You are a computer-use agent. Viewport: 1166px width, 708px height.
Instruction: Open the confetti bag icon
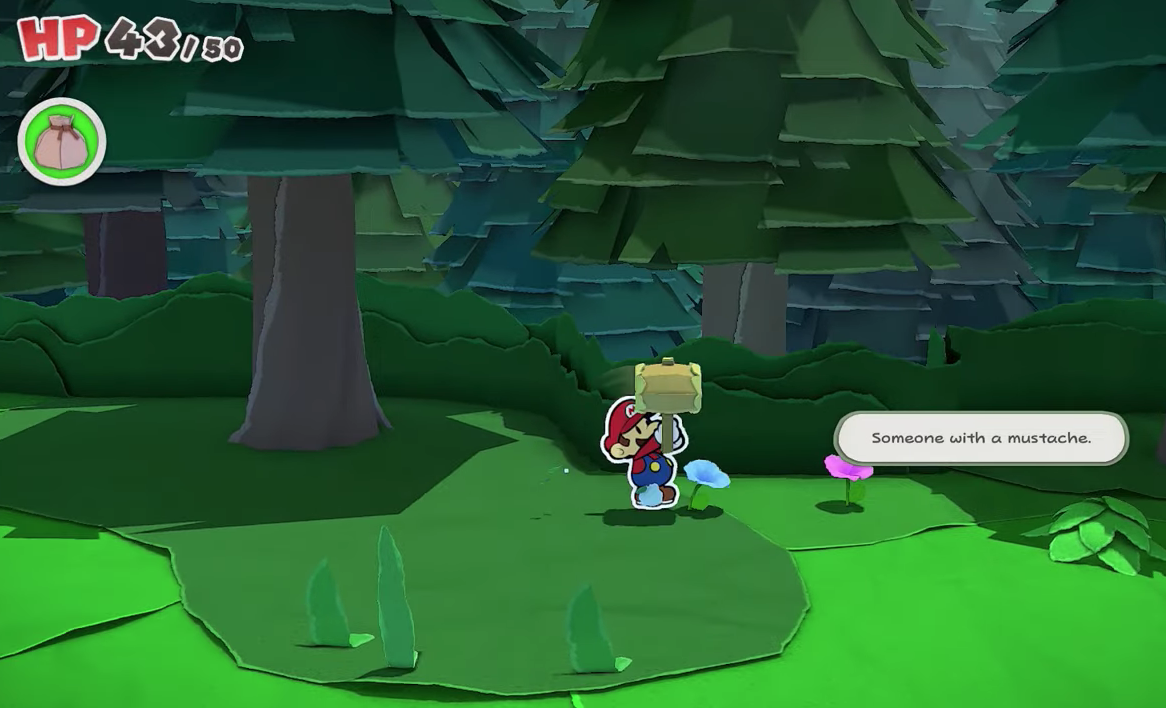(x=62, y=141)
